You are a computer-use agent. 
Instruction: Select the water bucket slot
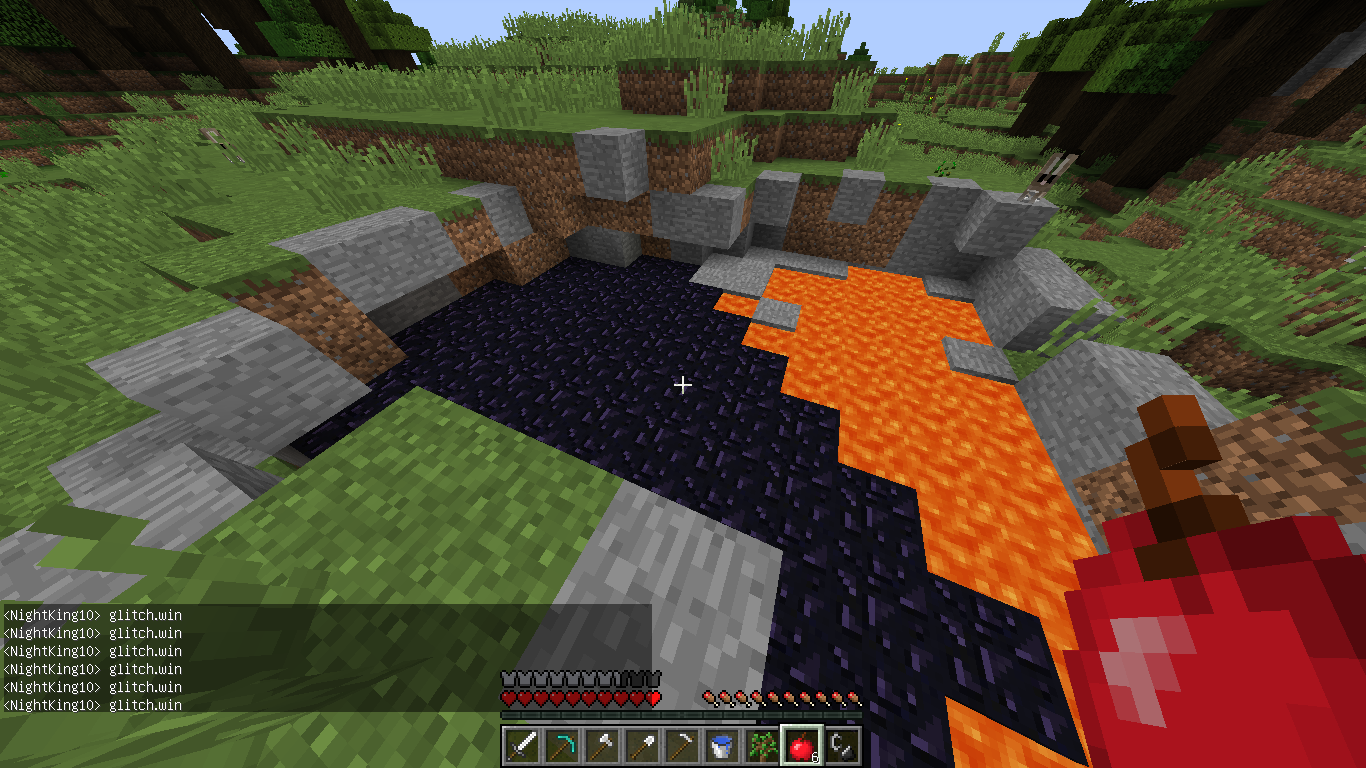click(x=722, y=746)
